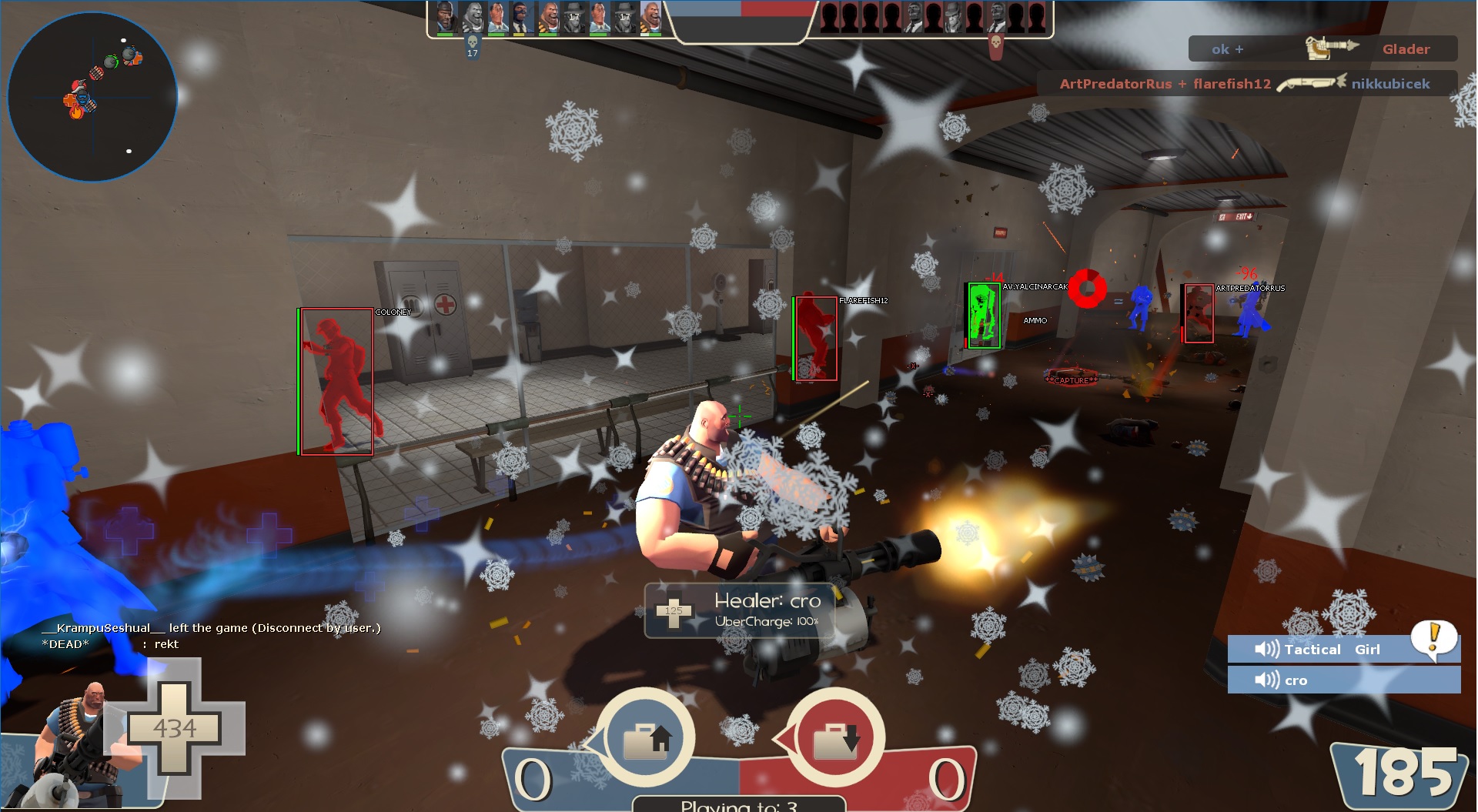Select the Glader kill feed entry

tap(1322, 49)
